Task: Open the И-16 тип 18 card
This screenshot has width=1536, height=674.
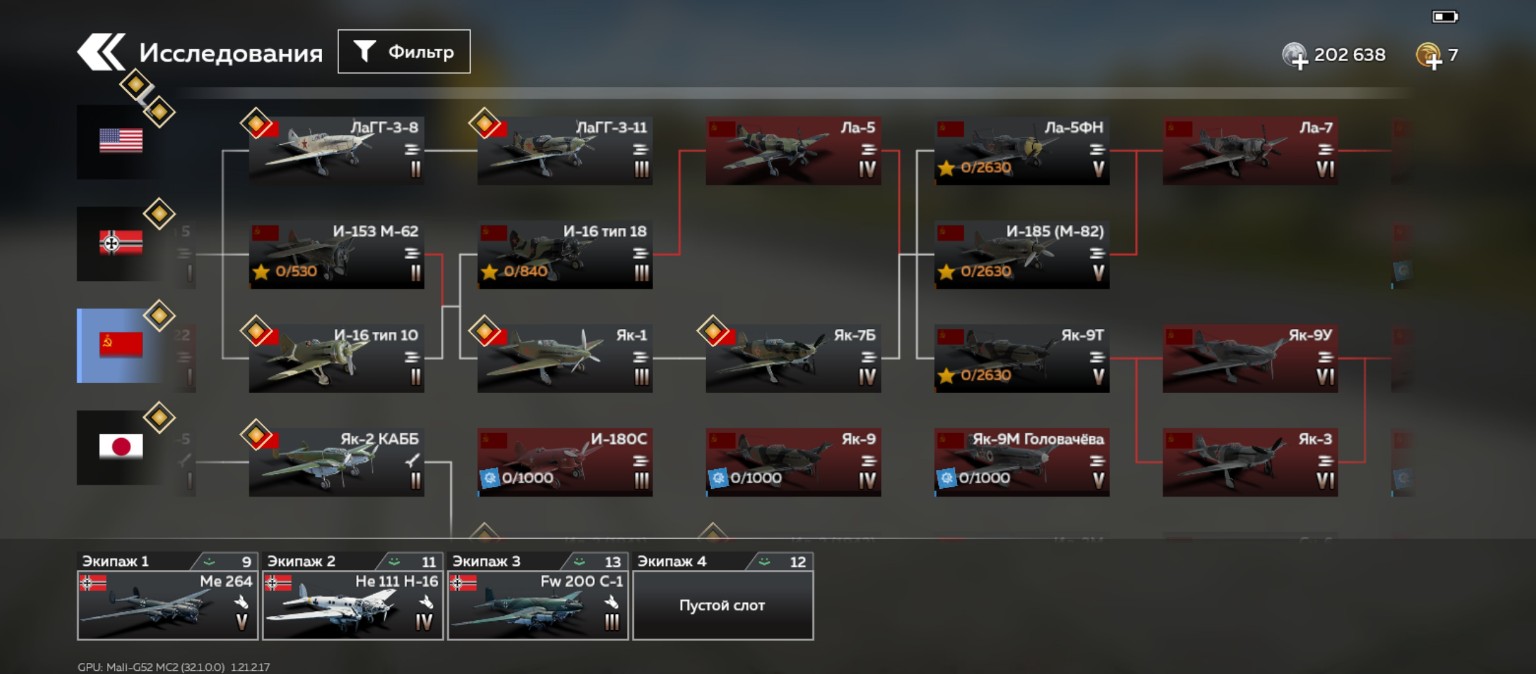Action: tap(565, 255)
